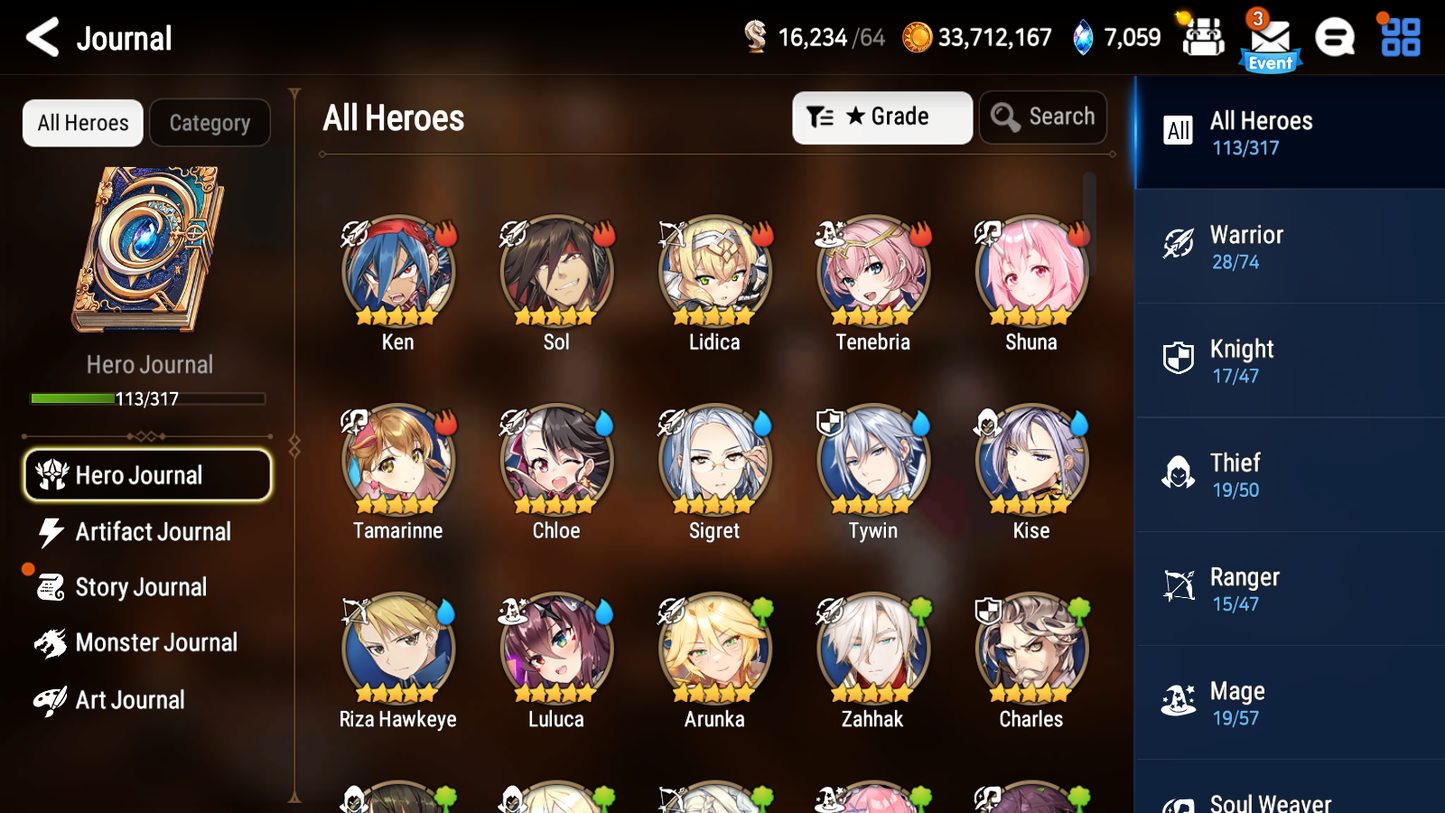Viewport: 1445px width, 813px height.
Task: Select the All Heroes tab
Action: coord(82,123)
